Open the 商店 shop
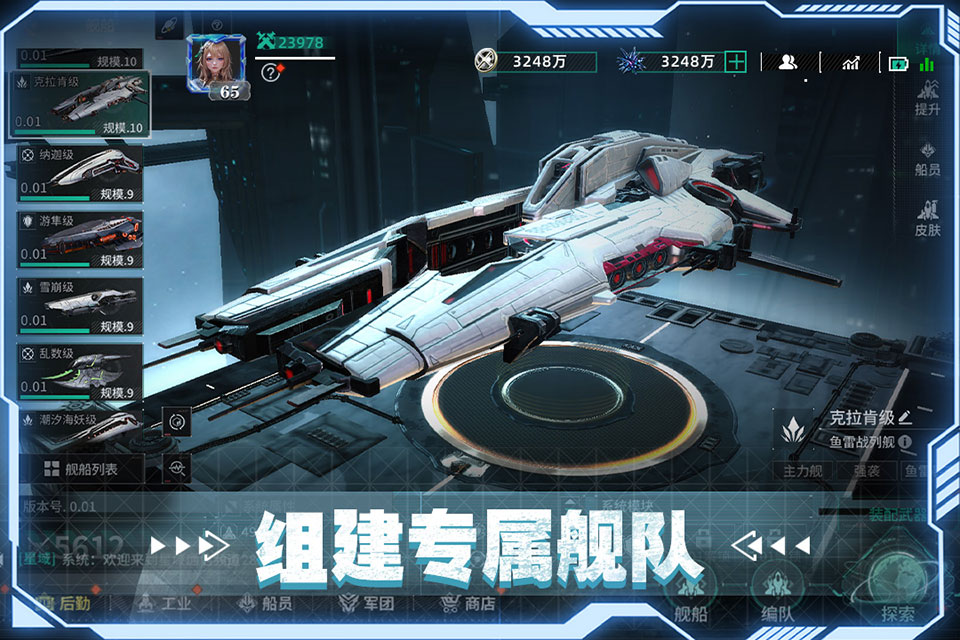Image resolution: width=960 pixels, height=640 pixels. (x=468, y=603)
